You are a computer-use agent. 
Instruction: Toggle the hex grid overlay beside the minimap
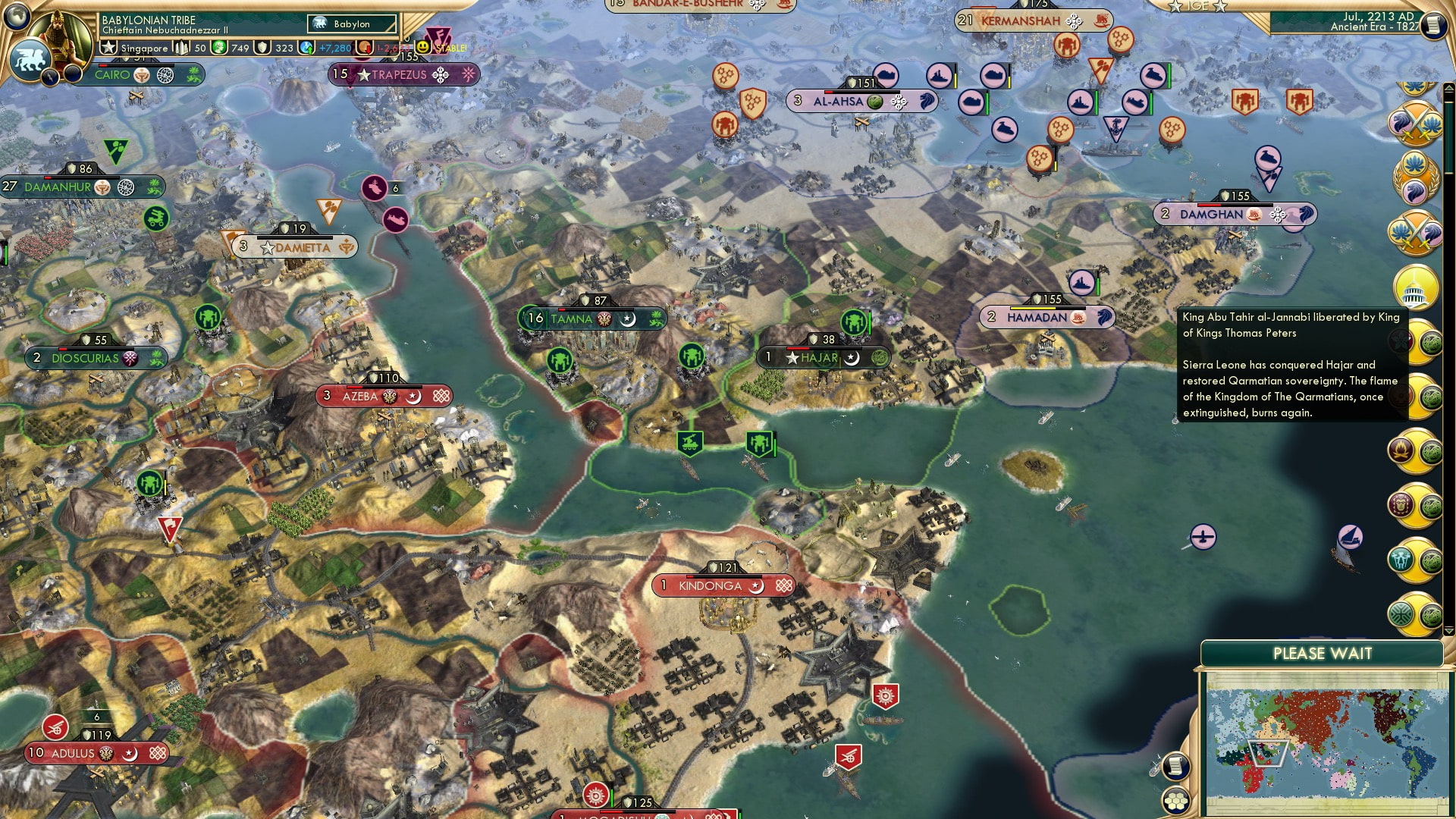1177,801
